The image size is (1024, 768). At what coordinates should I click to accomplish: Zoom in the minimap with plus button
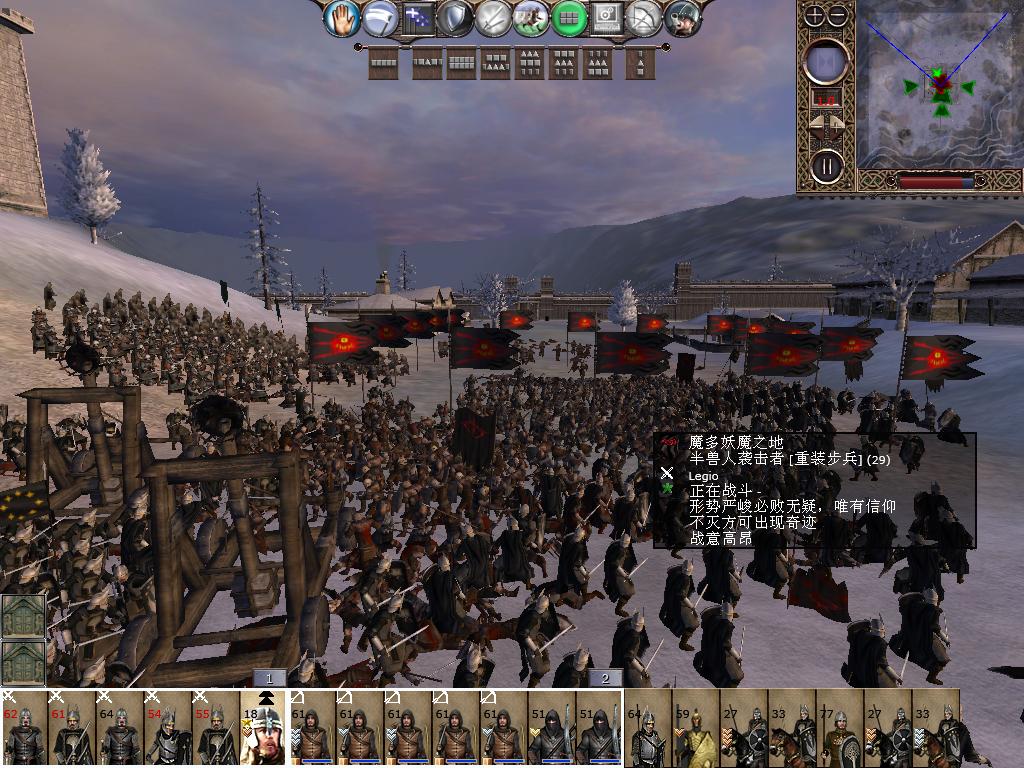(x=815, y=15)
